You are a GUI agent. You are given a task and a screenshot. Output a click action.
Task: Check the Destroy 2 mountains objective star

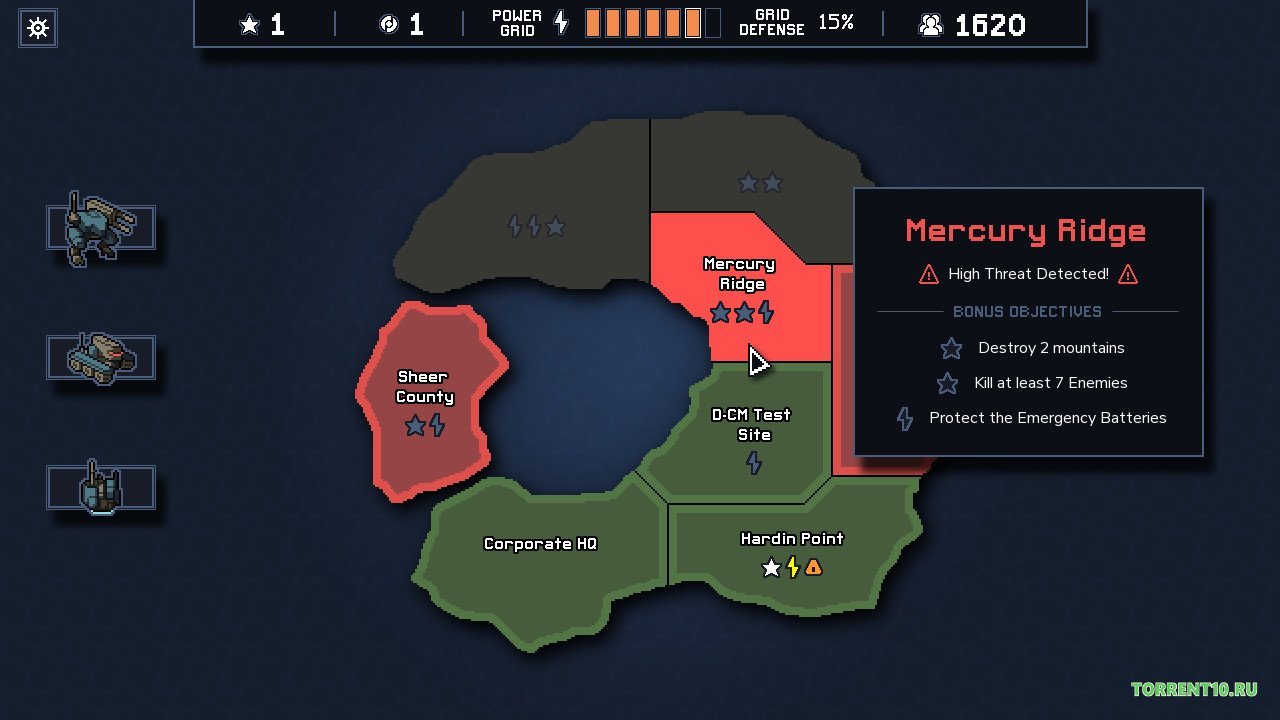[x=950, y=348]
